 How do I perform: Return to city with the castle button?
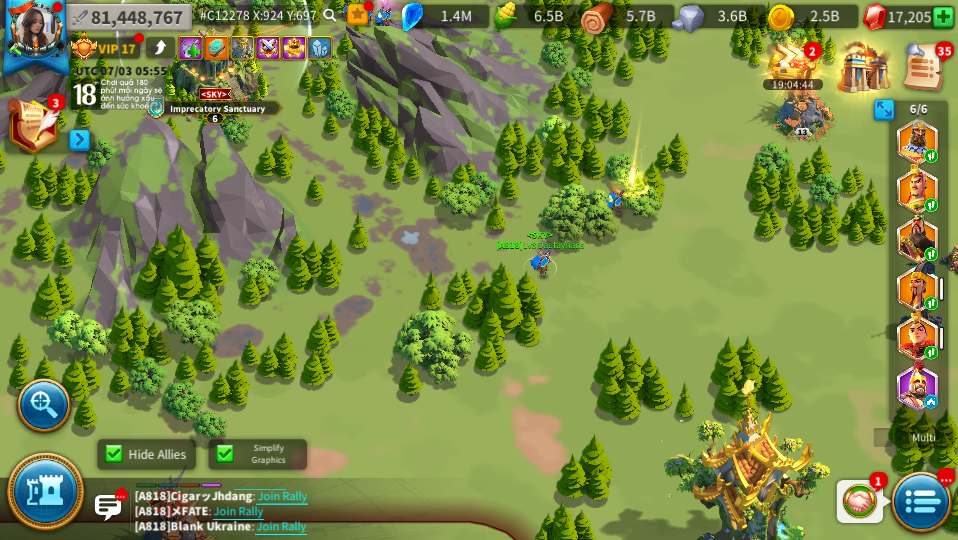click(x=45, y=491)
